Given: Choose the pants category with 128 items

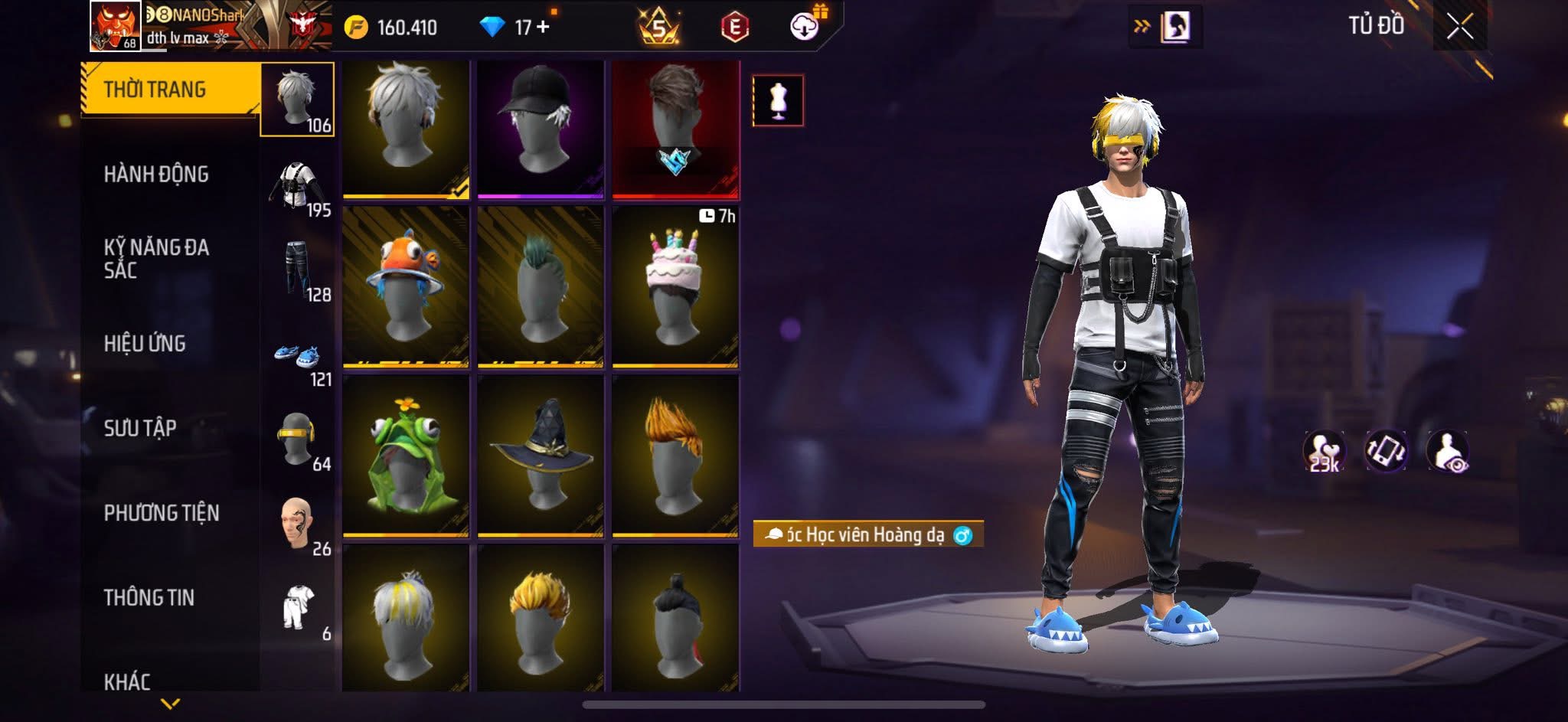Looking at the screenshot, I should (298, 271).
